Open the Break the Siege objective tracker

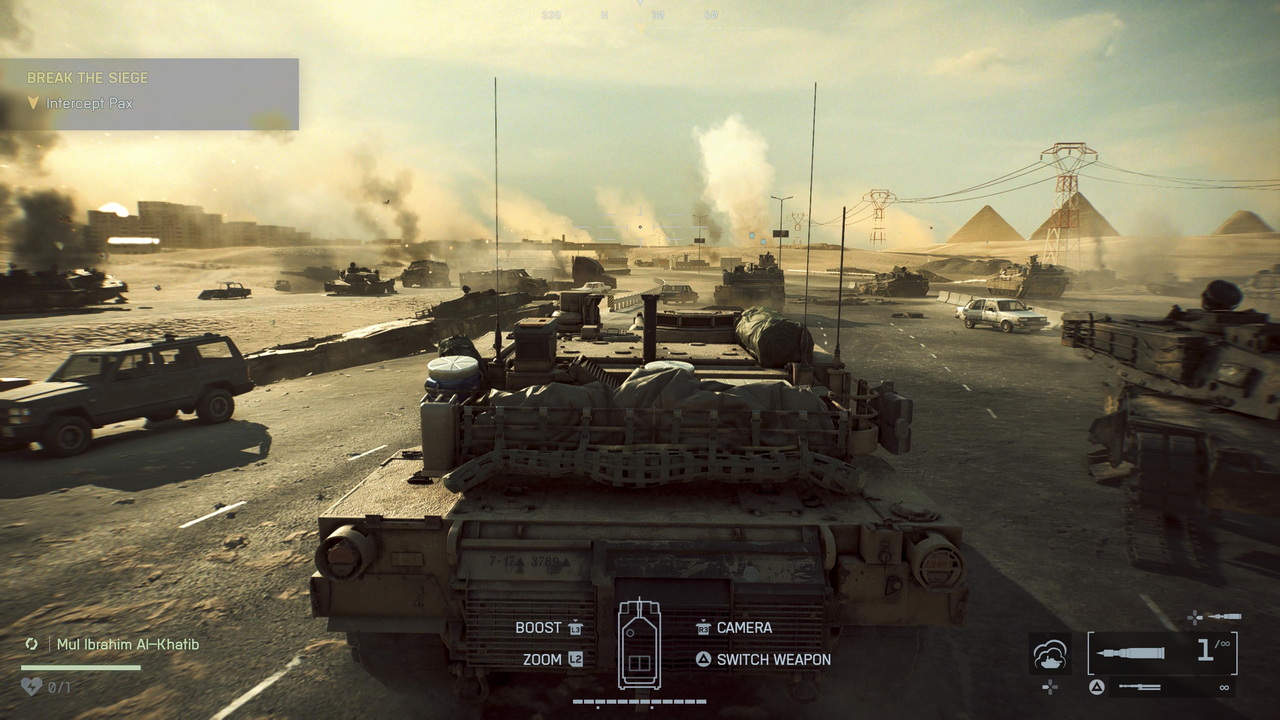[88, 78]
